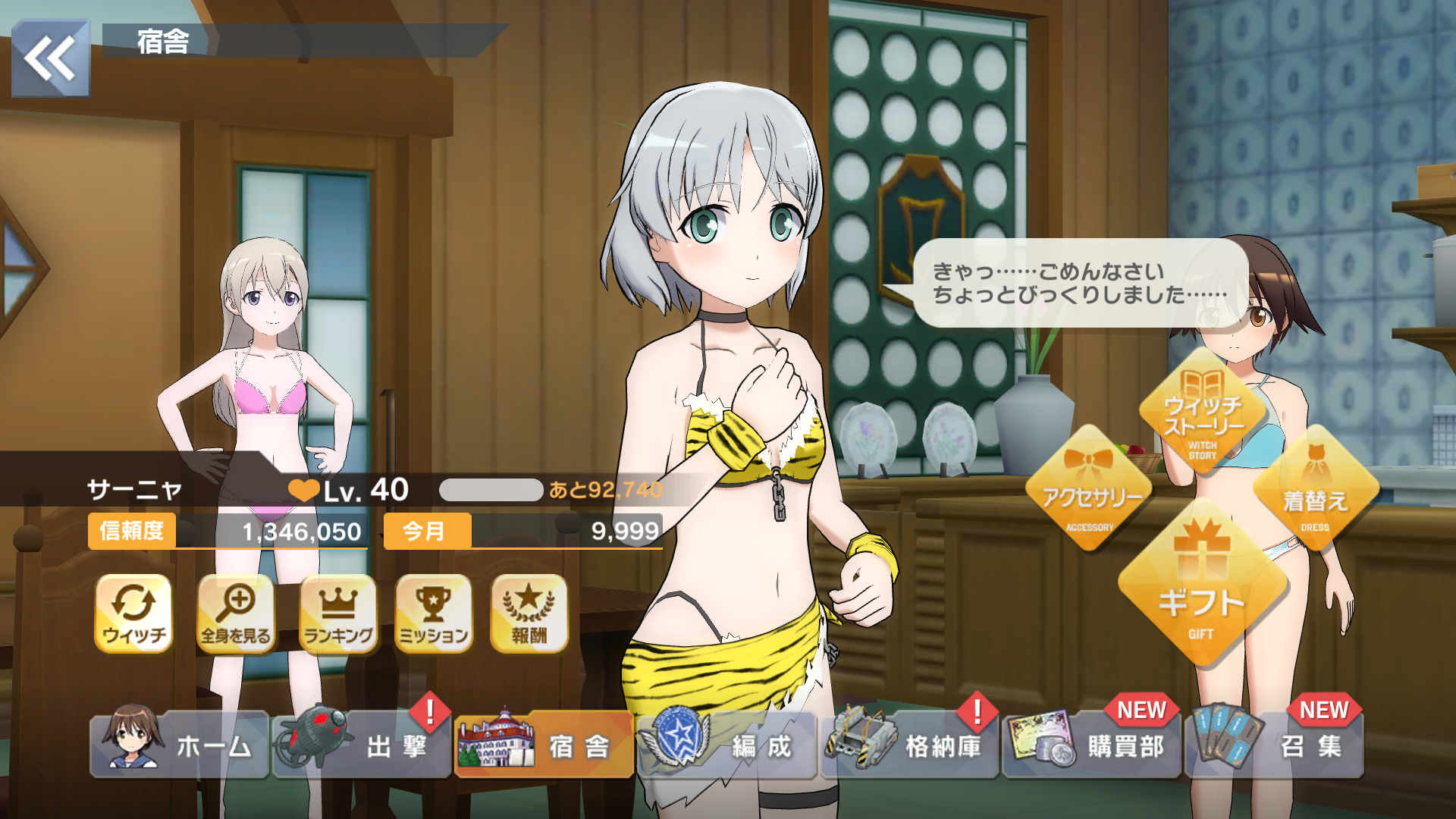Go back with the double-arrow button
The width and height of the screenshot is (1456, 819).
click(x=50, y=58)
